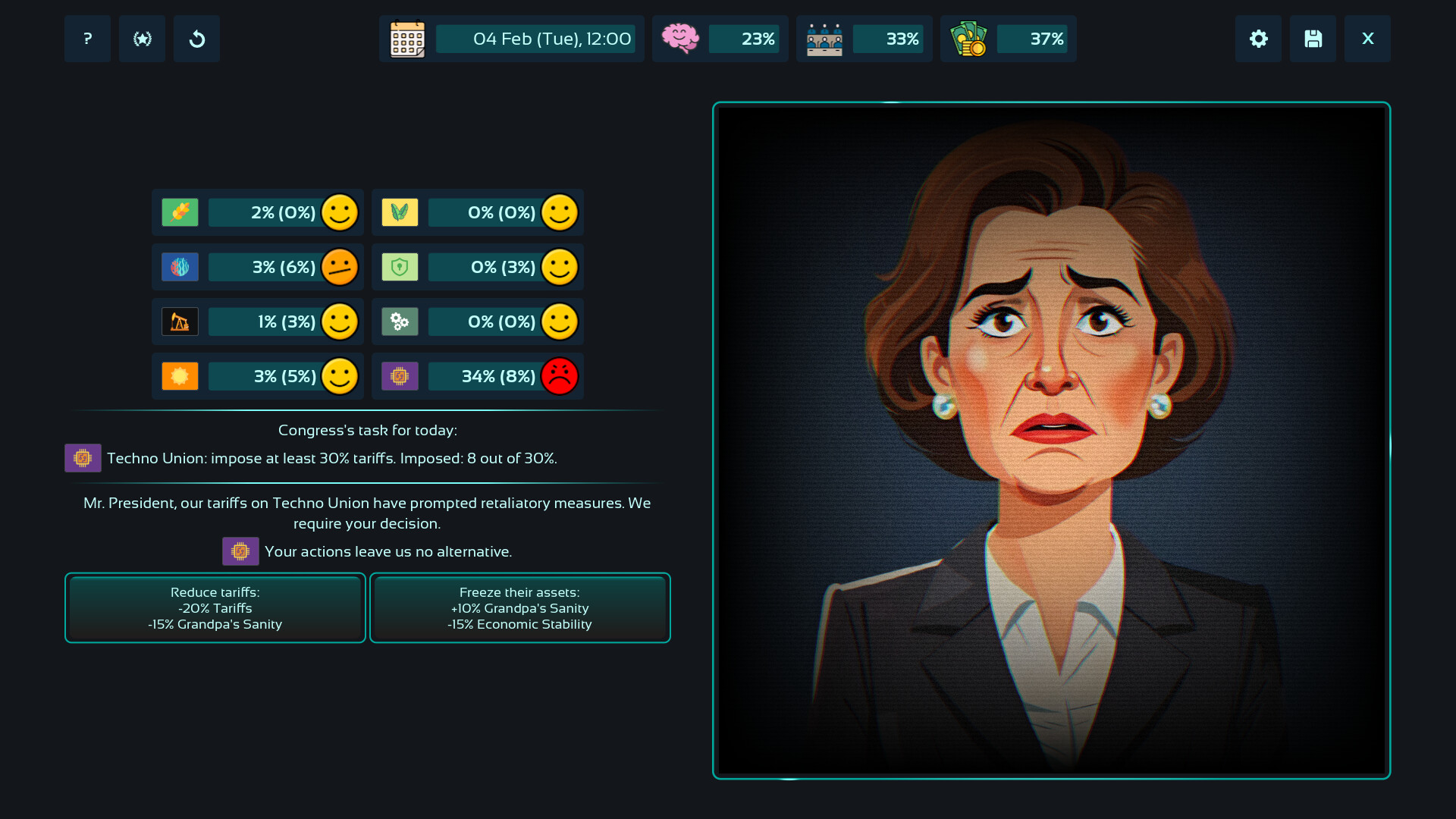Click the president's portrait frame
The height and width of the screenshot is (819, 1456).
1051,440
